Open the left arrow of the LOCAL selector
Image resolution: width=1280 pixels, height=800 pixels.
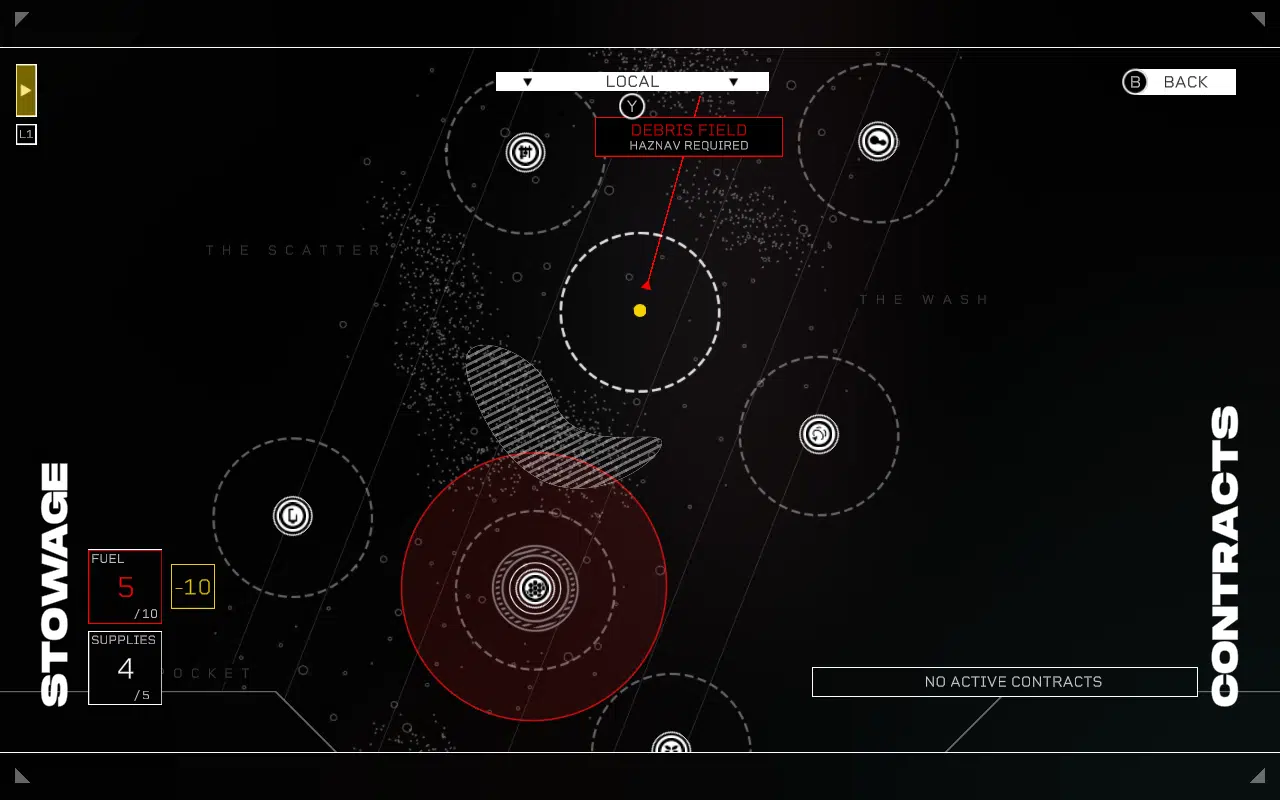pos(527,82)
